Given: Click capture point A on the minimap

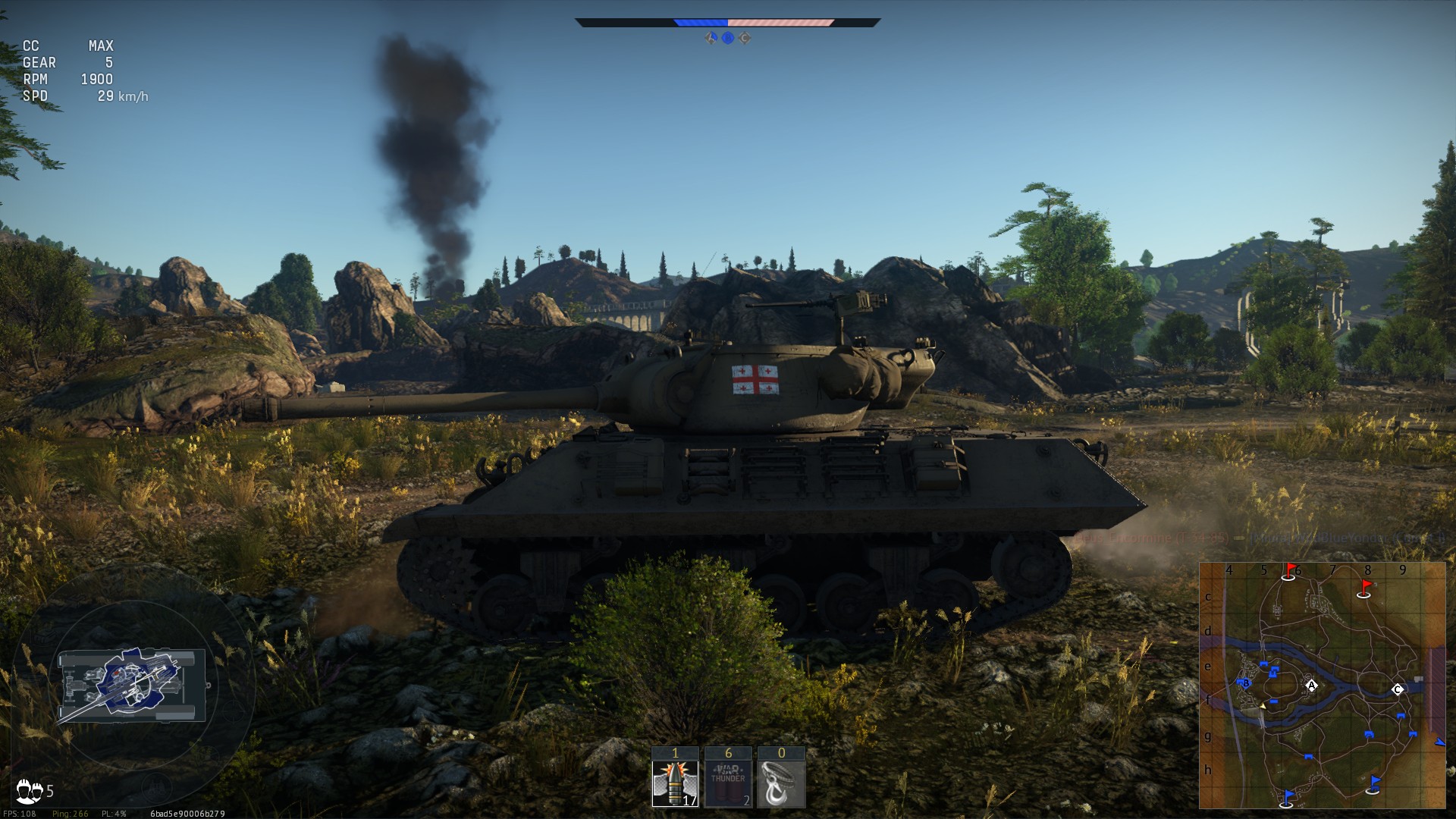Looking at the screenshot, I should pyautogui.click(x=1311, y=686).
